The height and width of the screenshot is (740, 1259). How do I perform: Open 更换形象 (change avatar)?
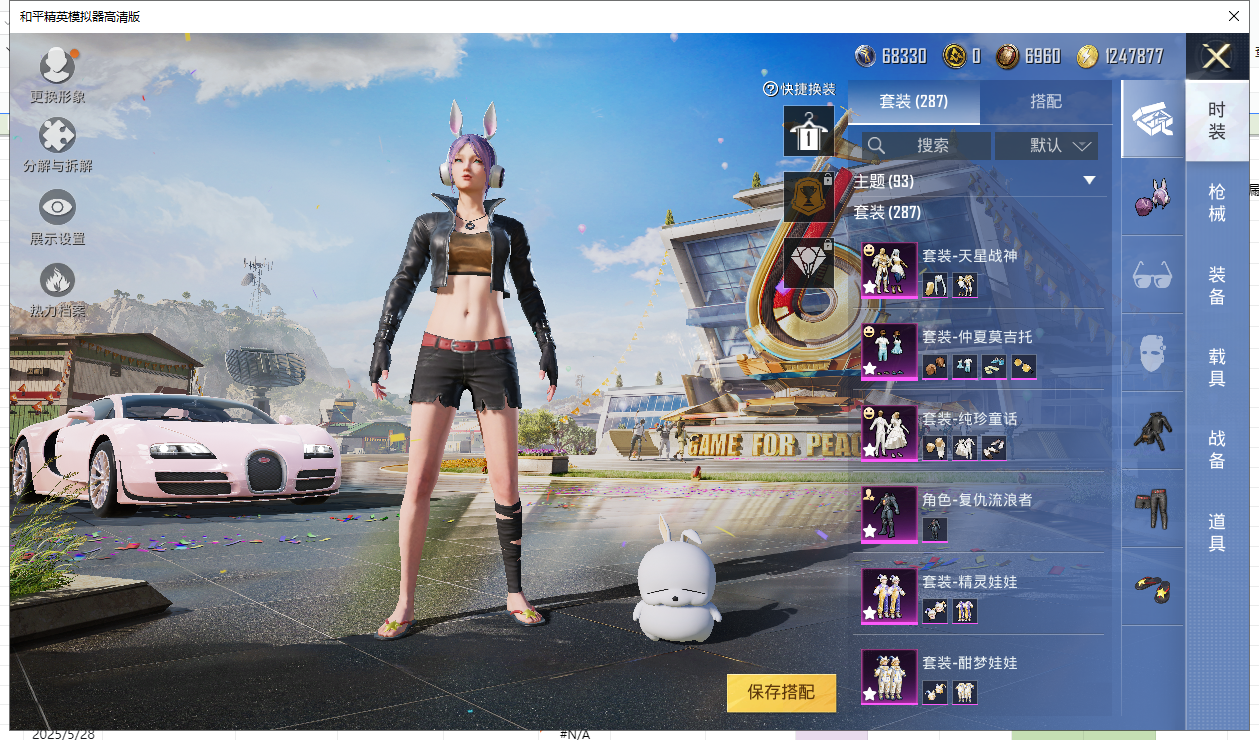pos(57,67)
